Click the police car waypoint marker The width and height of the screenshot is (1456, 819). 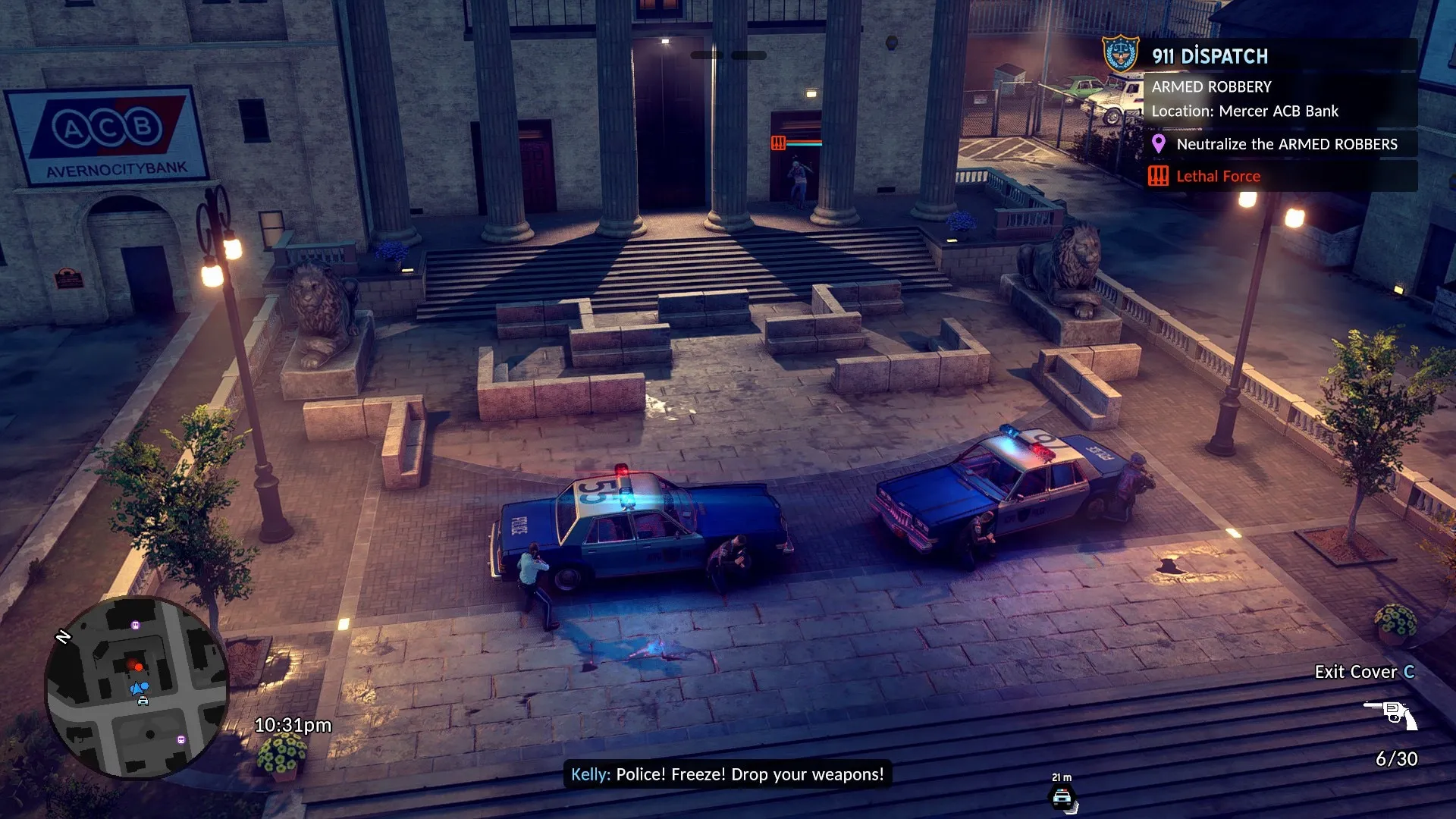(1062, 798)
